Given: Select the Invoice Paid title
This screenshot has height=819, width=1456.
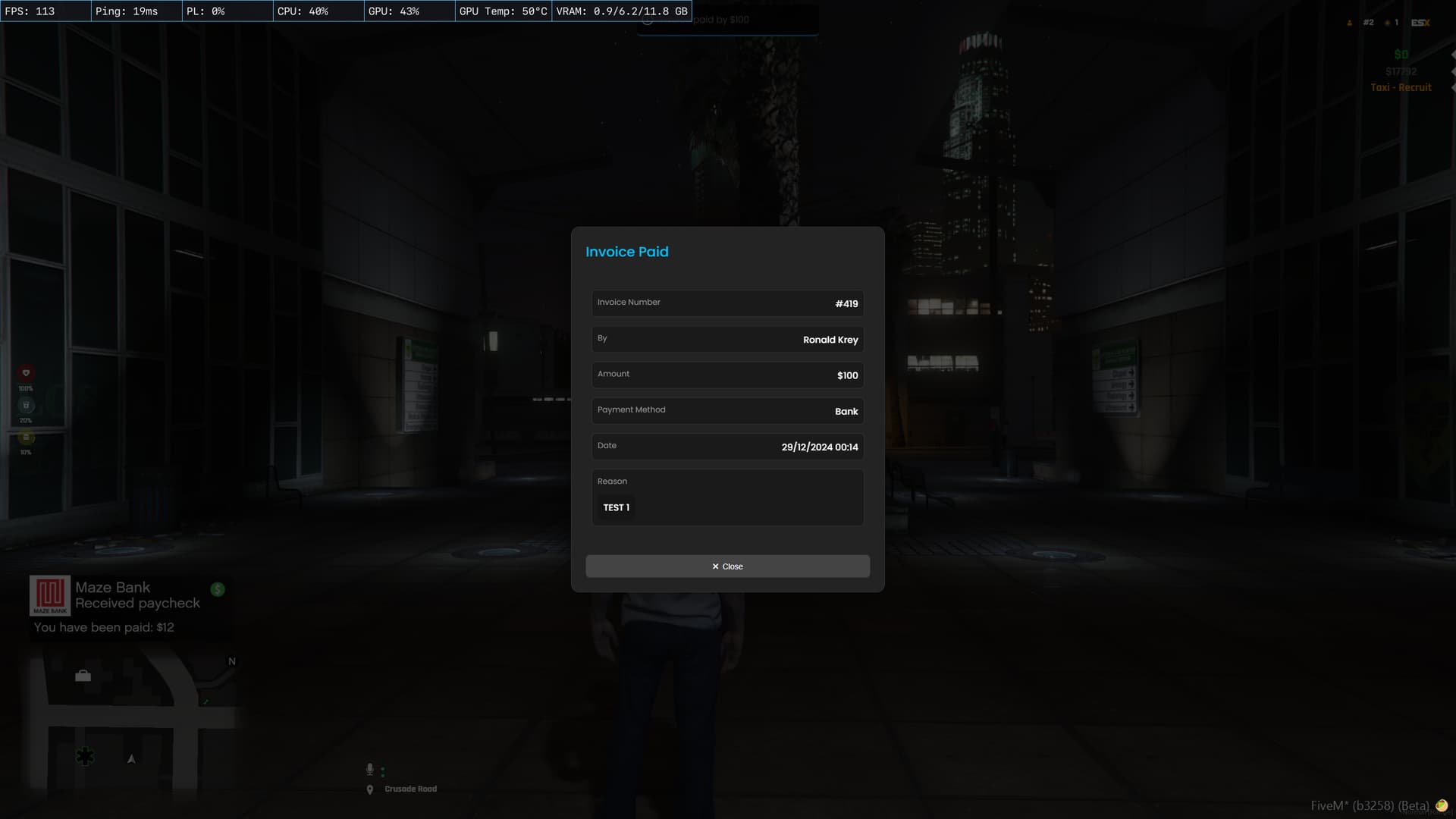Looking at the screenshot, I should tap(627, 252).
